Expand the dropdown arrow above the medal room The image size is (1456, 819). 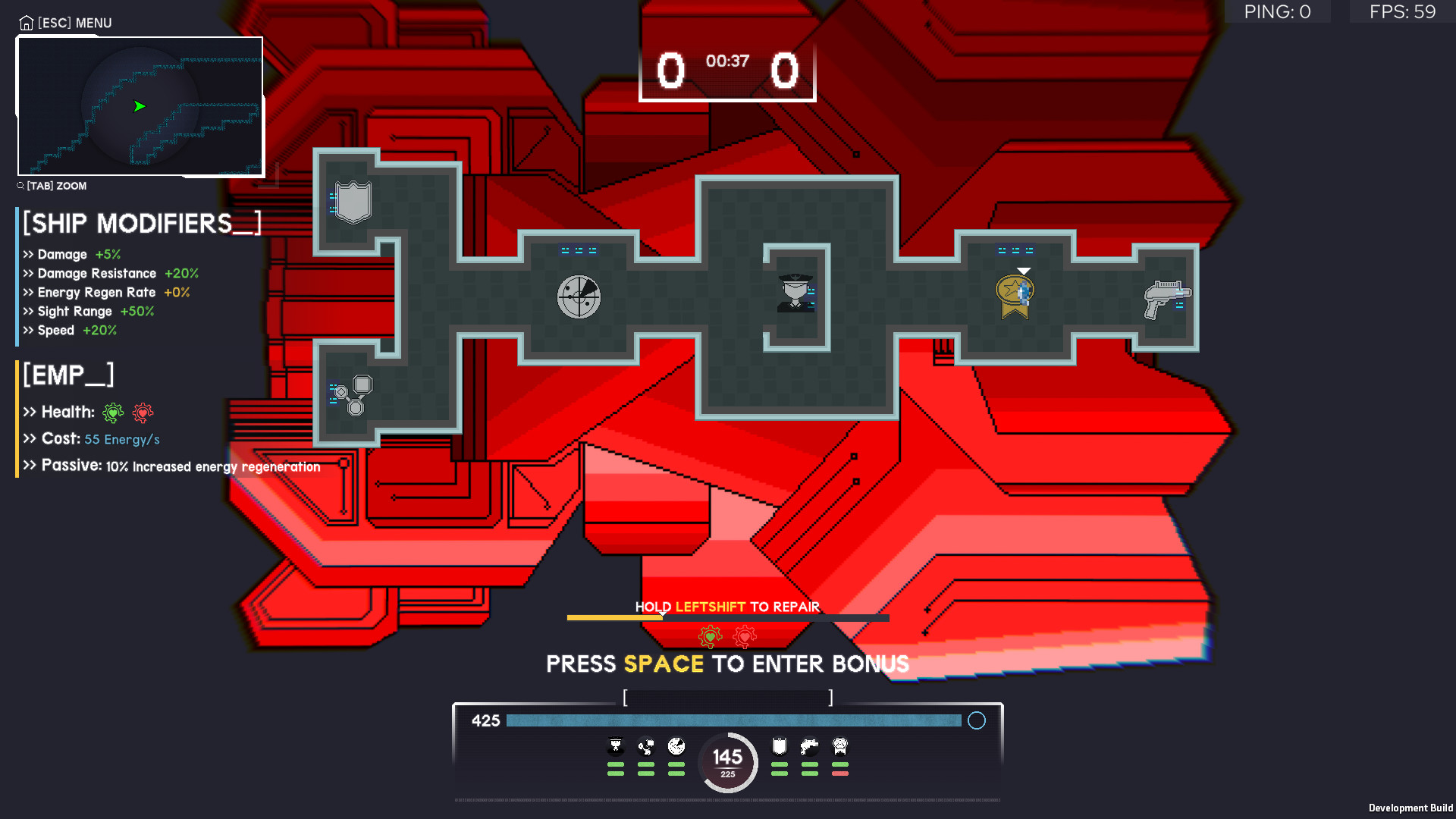pos(1025,270)
